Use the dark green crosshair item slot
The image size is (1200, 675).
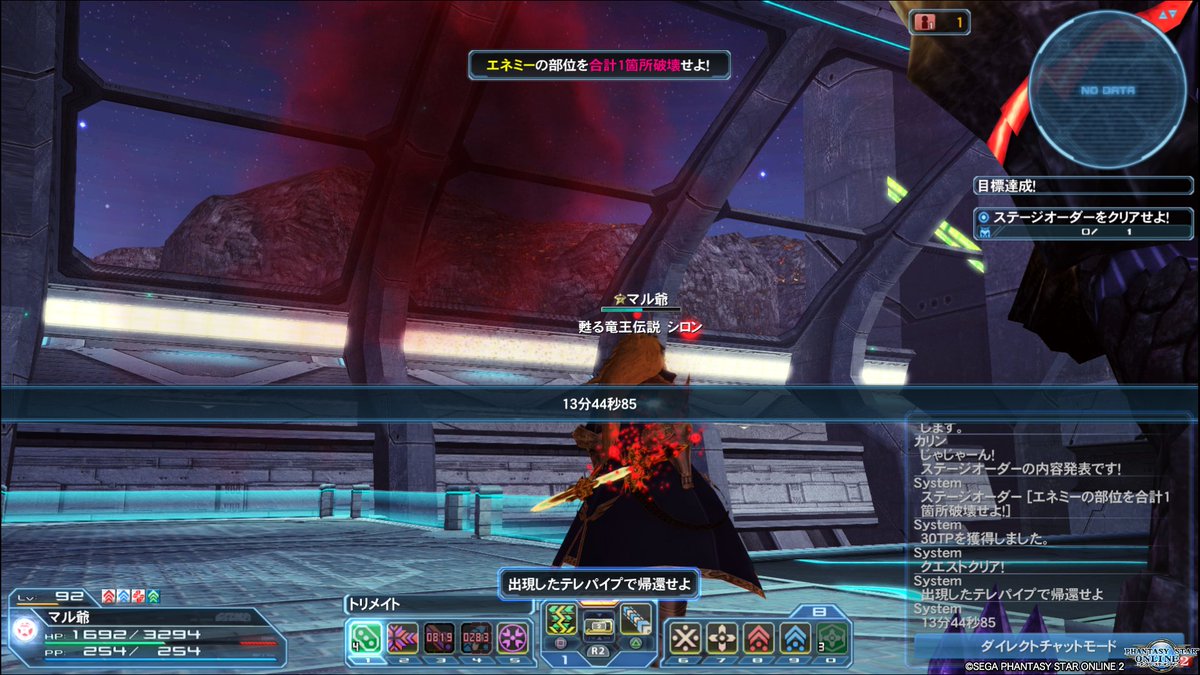[x=833, y=637]
